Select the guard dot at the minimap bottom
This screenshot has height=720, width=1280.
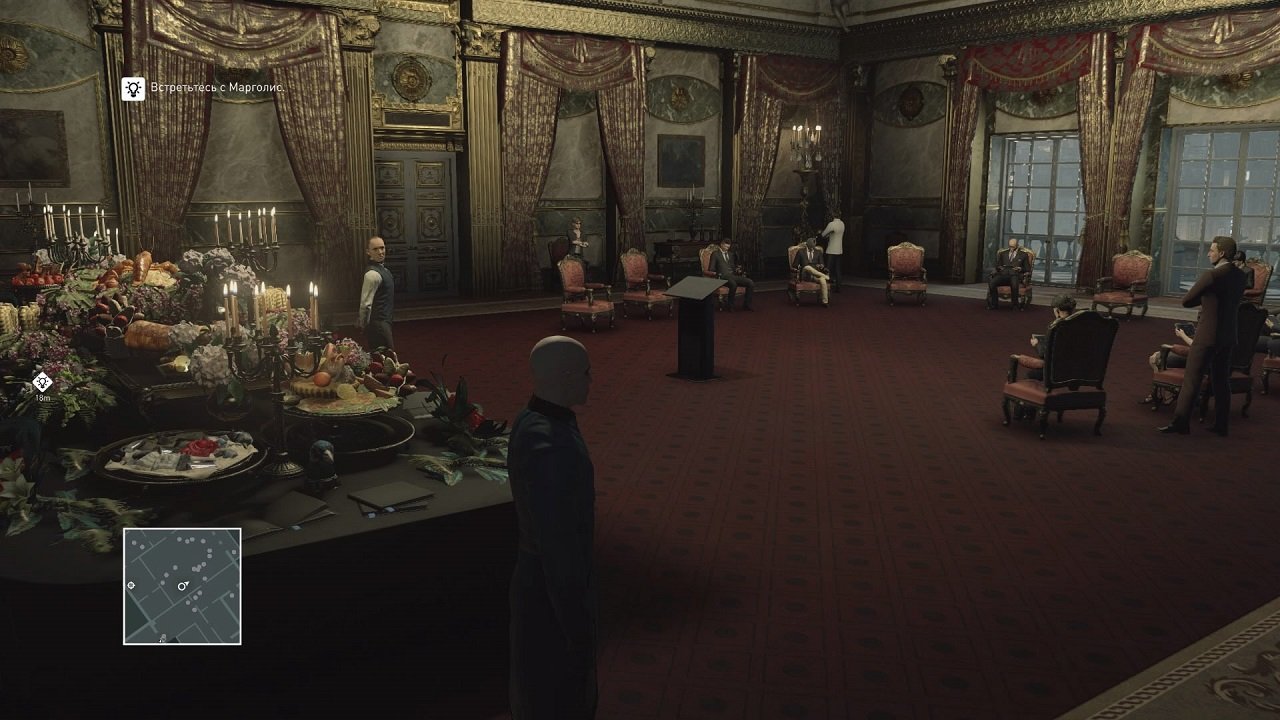163,638
